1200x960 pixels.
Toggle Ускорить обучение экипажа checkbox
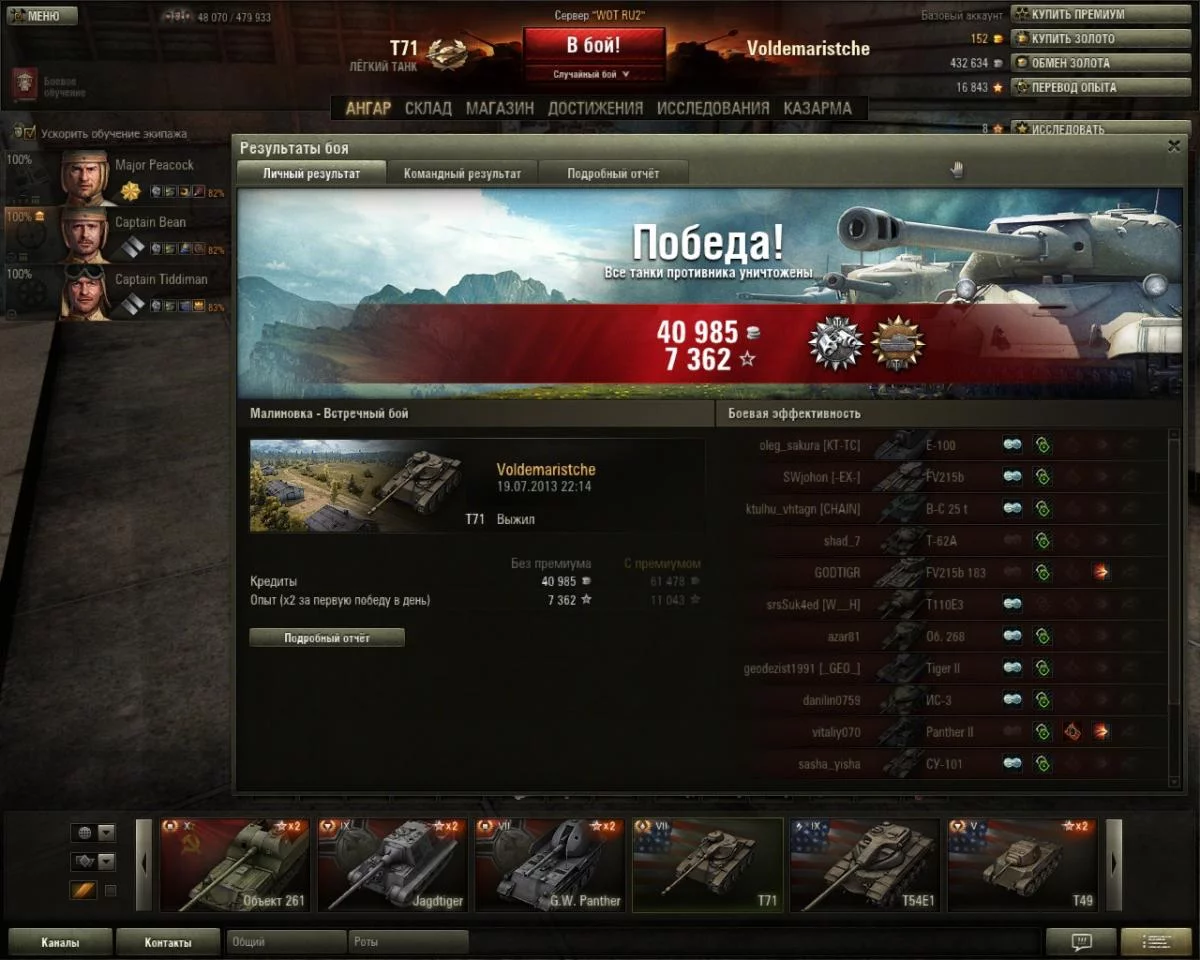(x=29, y=133)
